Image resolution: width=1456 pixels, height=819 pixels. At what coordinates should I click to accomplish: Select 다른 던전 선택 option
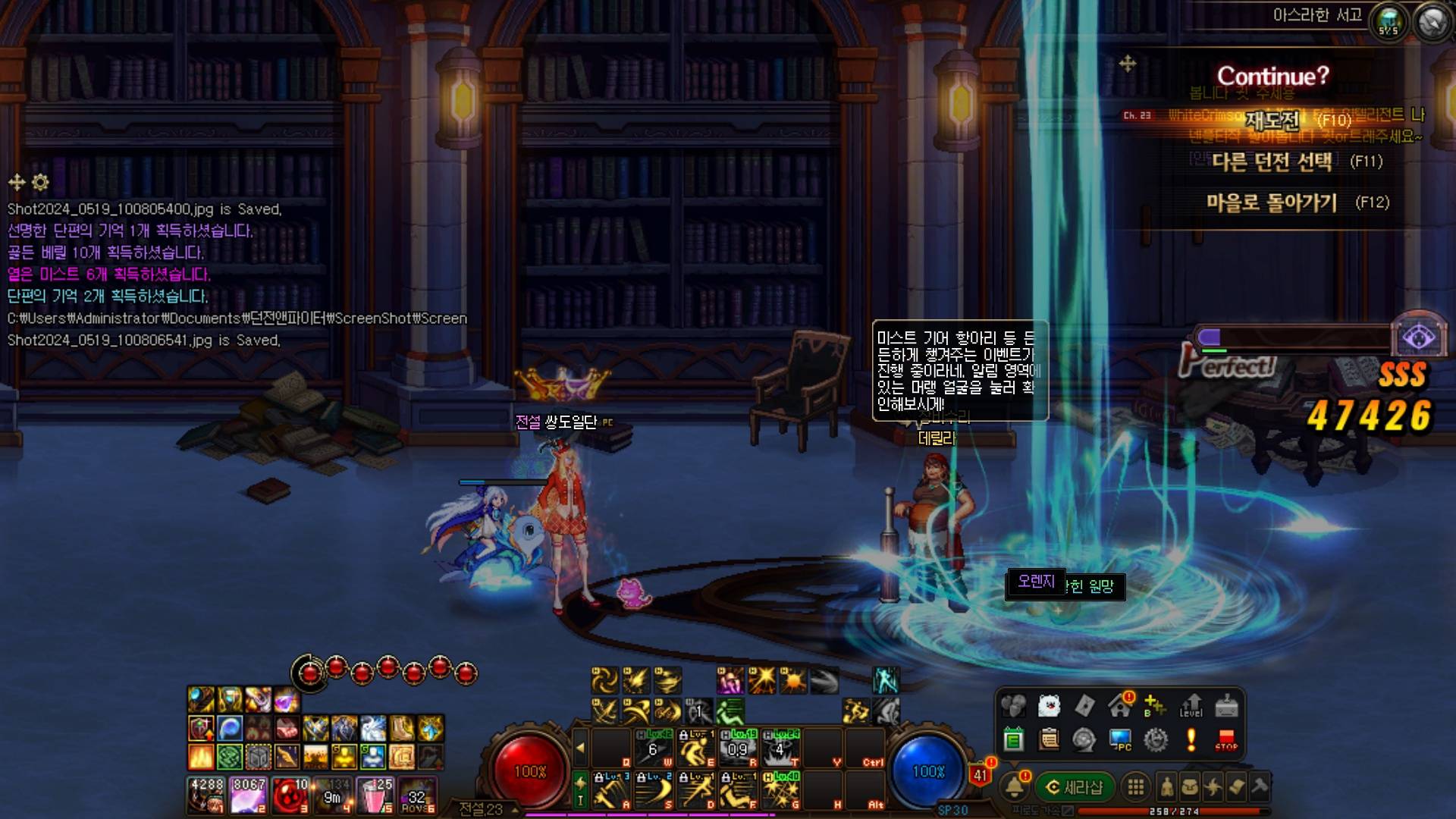(1272, 162)
